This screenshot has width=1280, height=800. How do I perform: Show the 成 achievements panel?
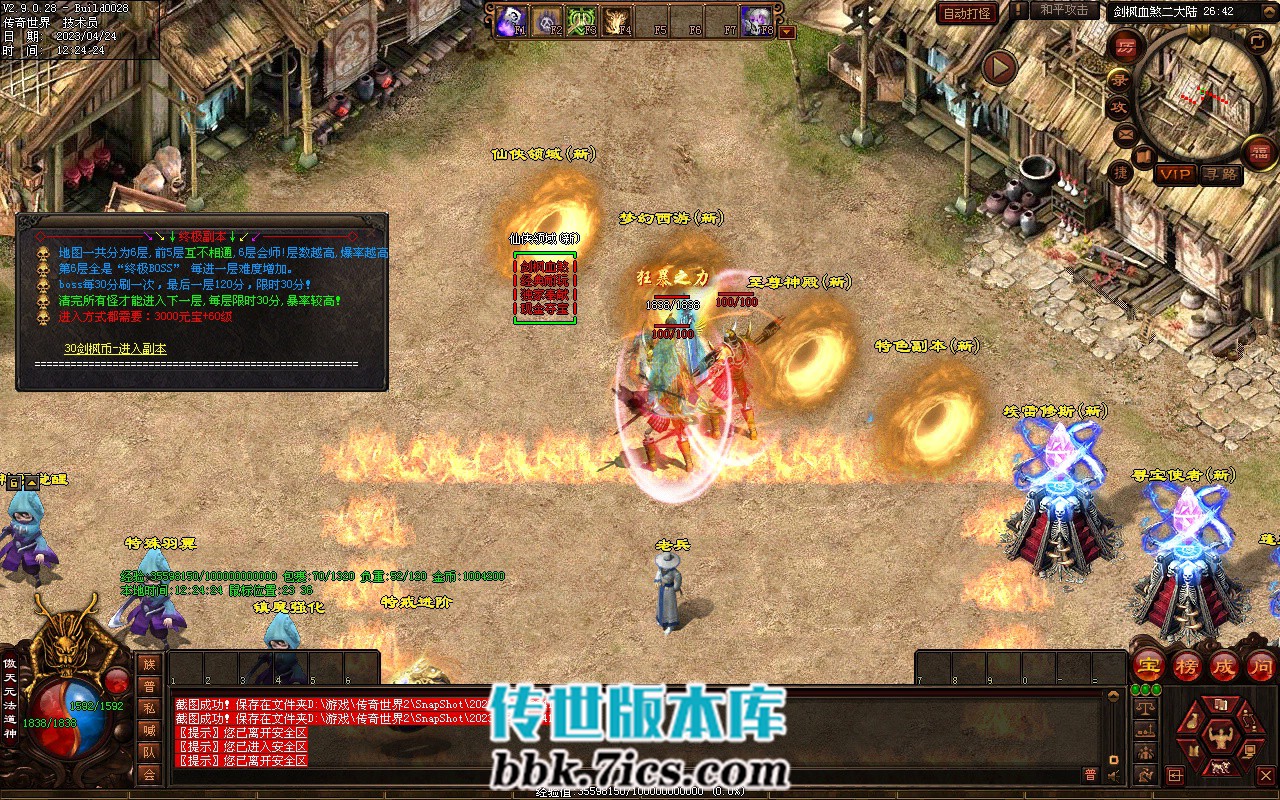point(1223,665)
